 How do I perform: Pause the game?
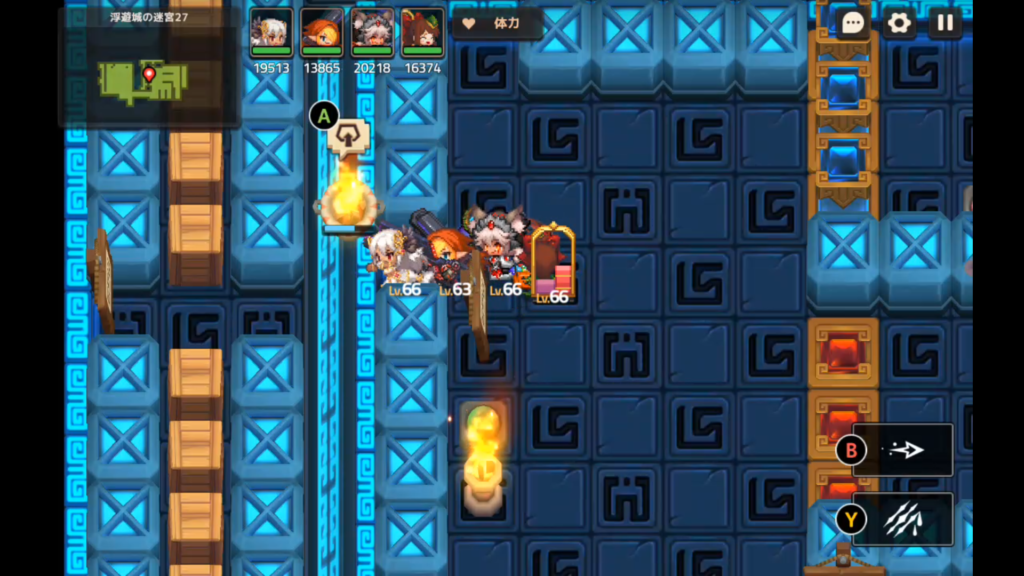click(945, 23)
